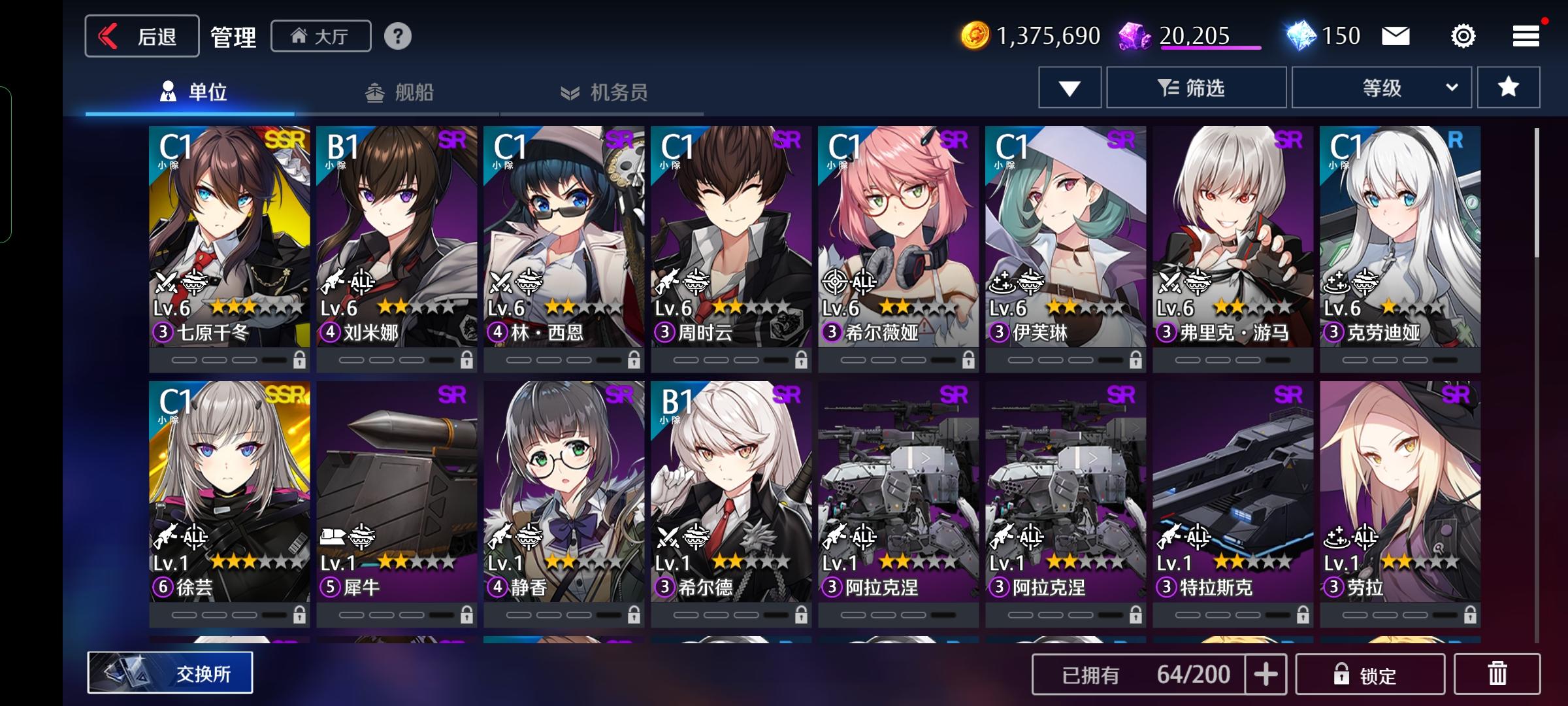Open the mail icon
This screenshot has width=1568, height=706.
tap(1394, 36)
